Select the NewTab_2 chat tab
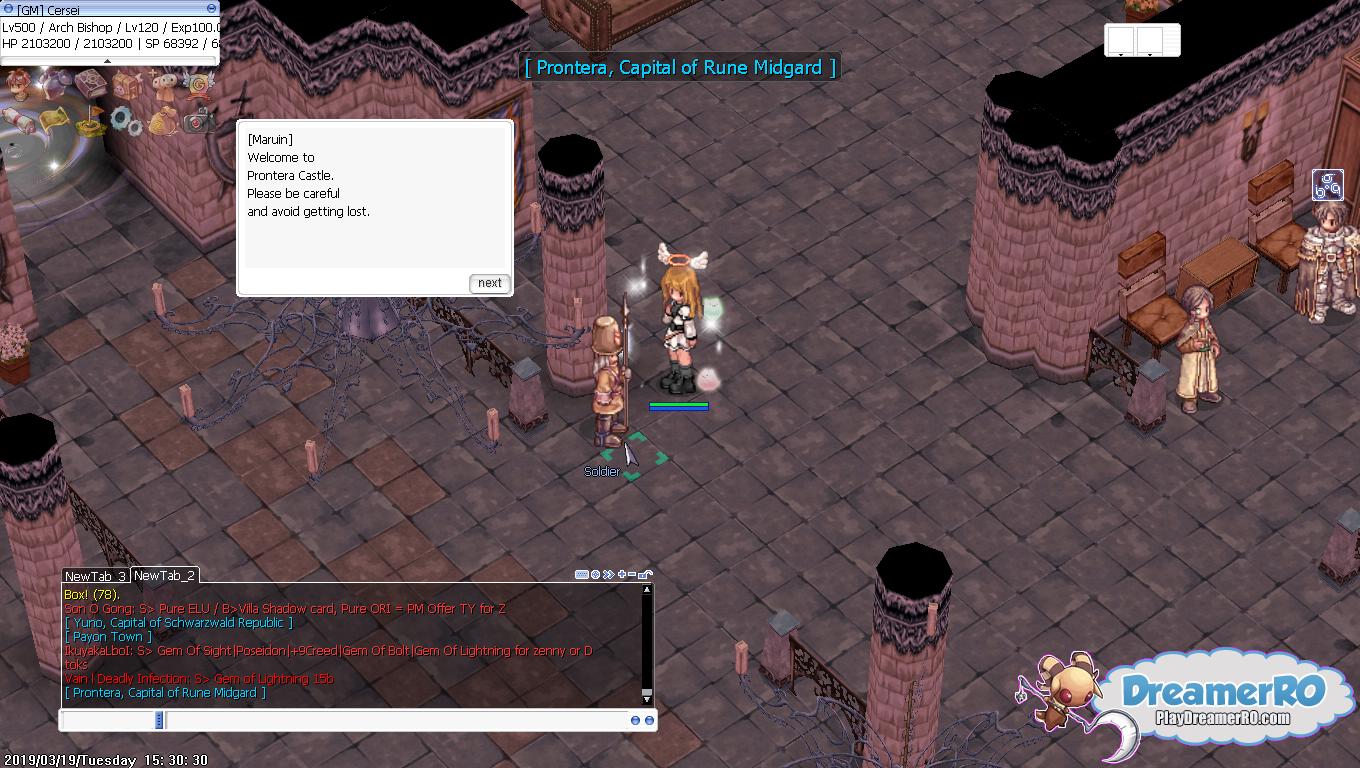This screenshot has width=1360, height=768. tap(165, 575)
